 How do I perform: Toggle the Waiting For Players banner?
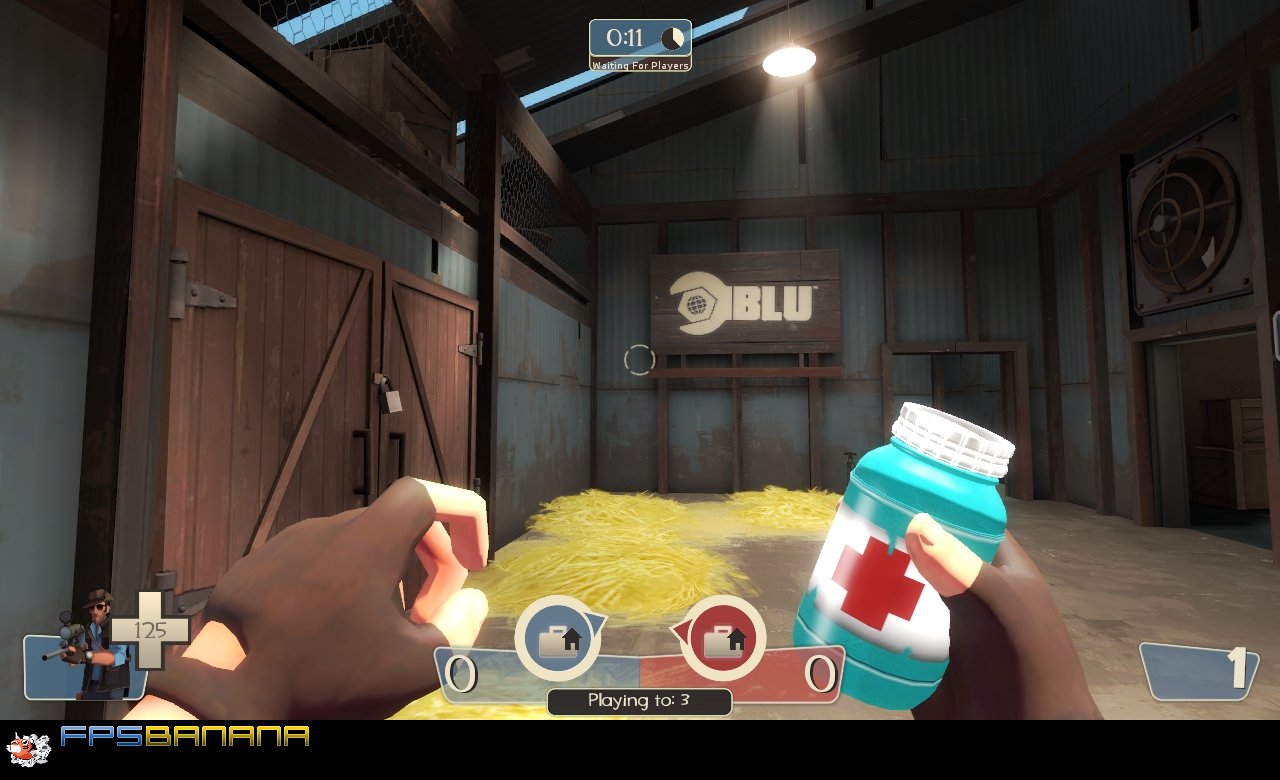click(641, 63)
